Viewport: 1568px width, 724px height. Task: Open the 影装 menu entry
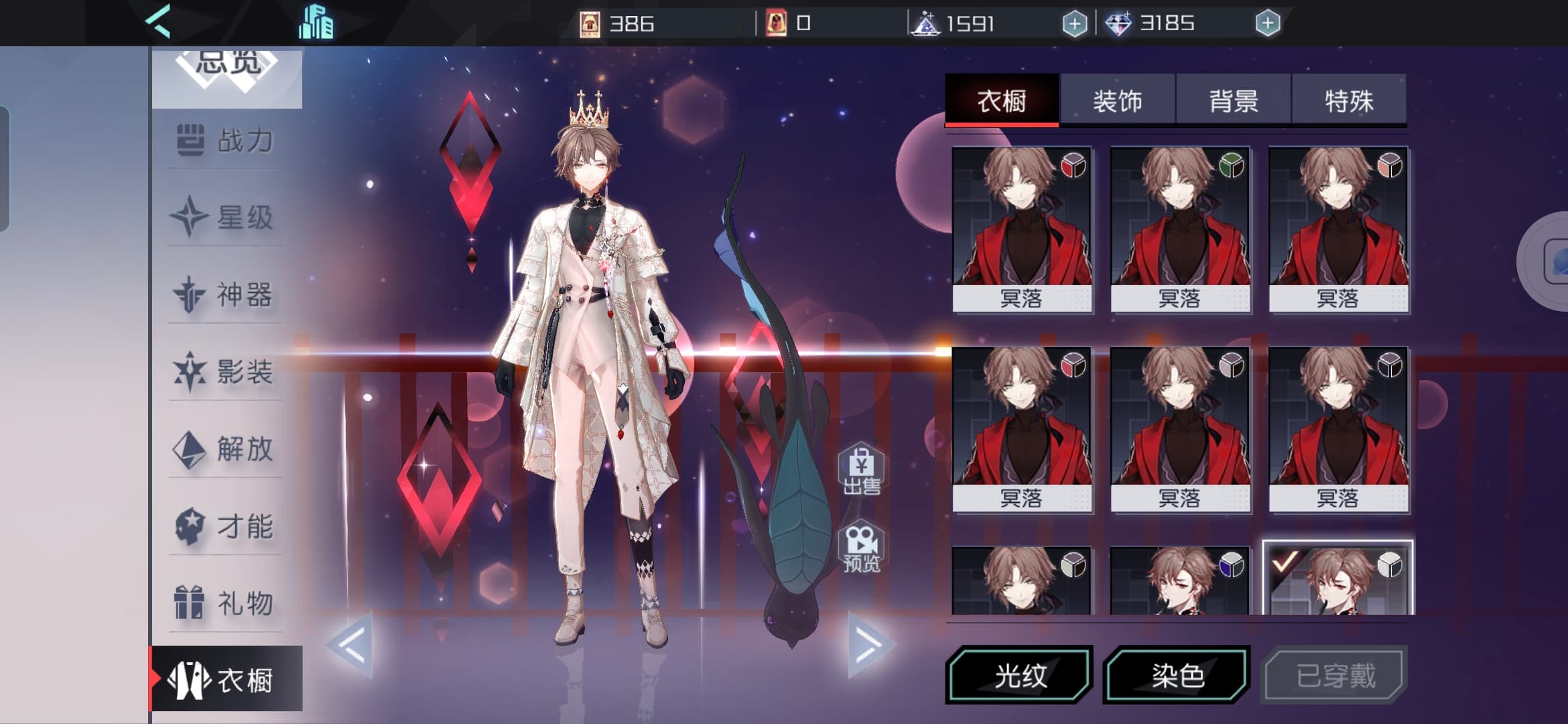click(x=226, y=372)
